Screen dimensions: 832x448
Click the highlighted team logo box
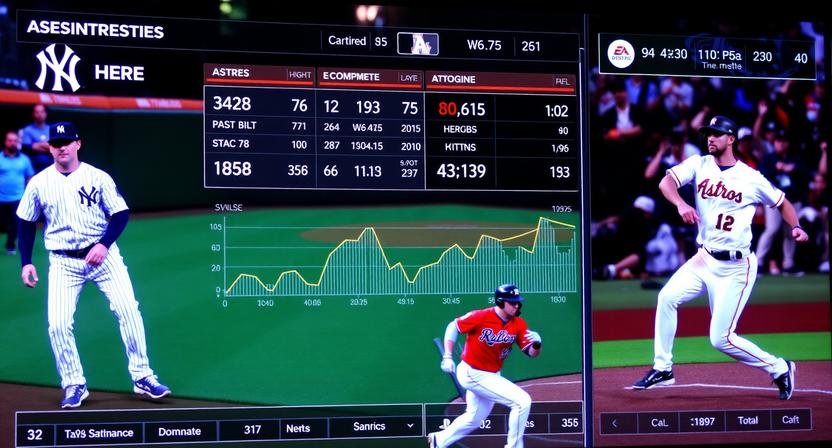tap(418, 44)
